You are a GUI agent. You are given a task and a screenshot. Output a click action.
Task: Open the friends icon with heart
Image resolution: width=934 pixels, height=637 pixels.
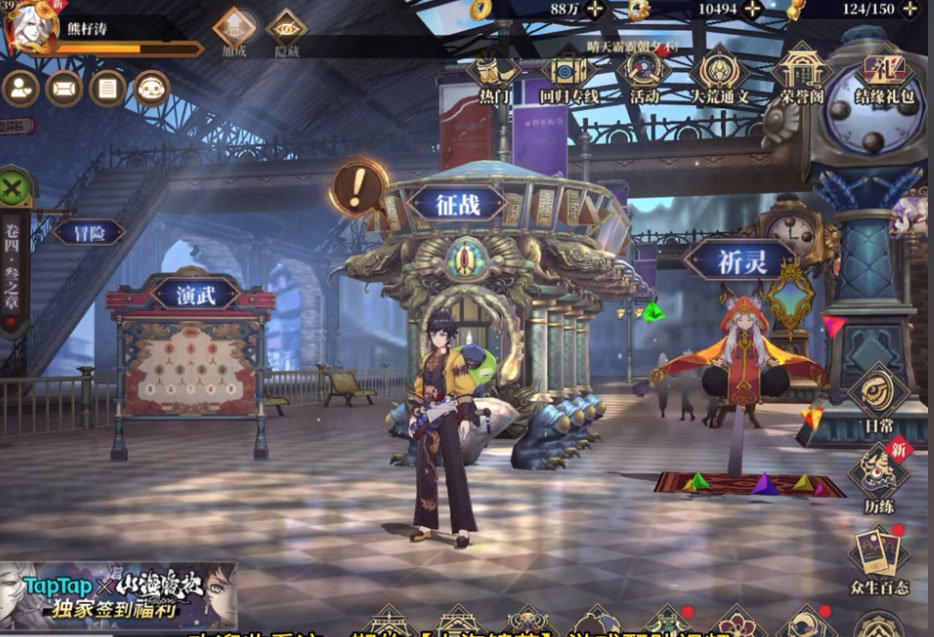point(21,89)
